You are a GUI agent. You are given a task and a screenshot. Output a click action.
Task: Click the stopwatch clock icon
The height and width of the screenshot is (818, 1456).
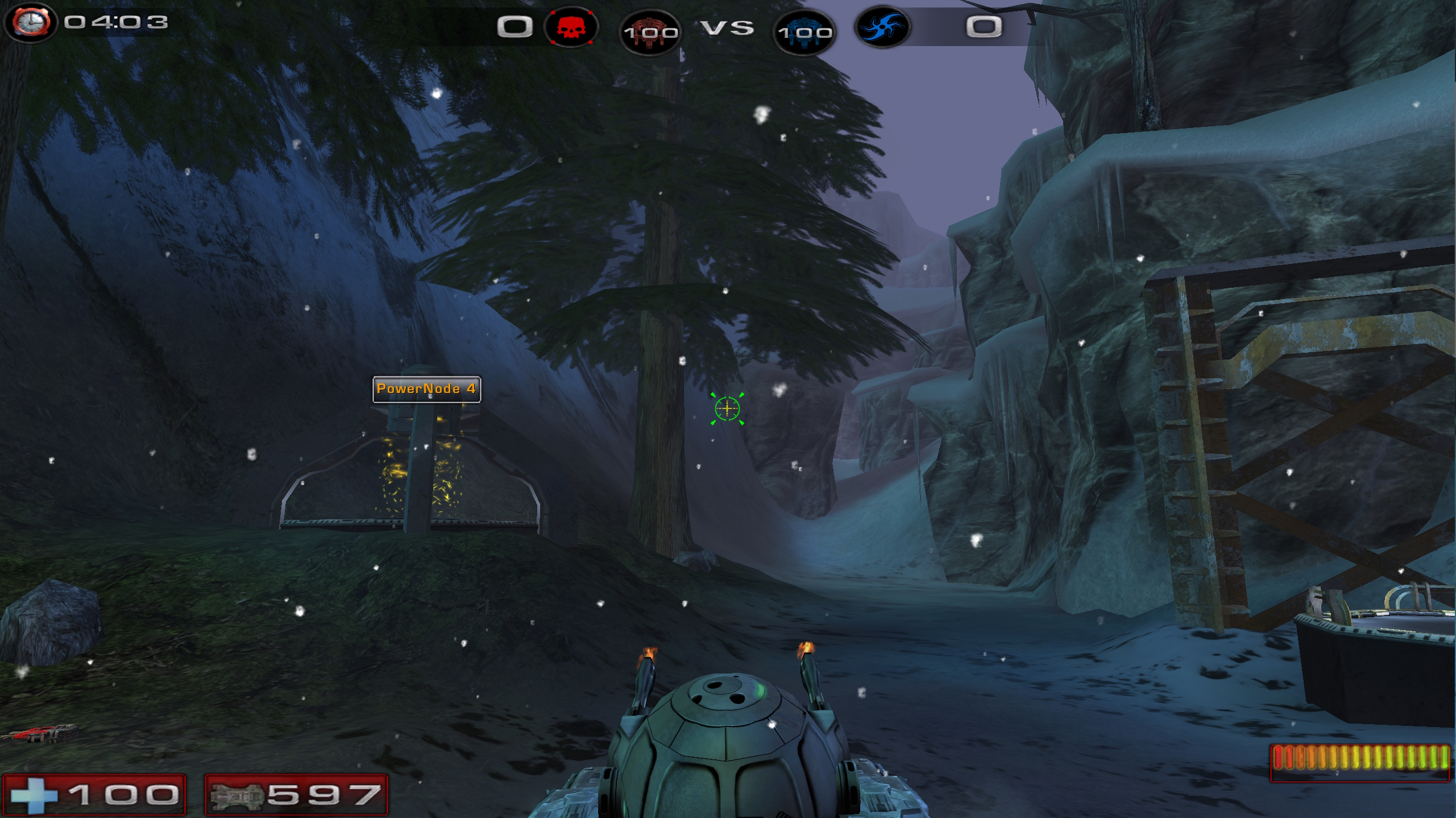point(31,23)
